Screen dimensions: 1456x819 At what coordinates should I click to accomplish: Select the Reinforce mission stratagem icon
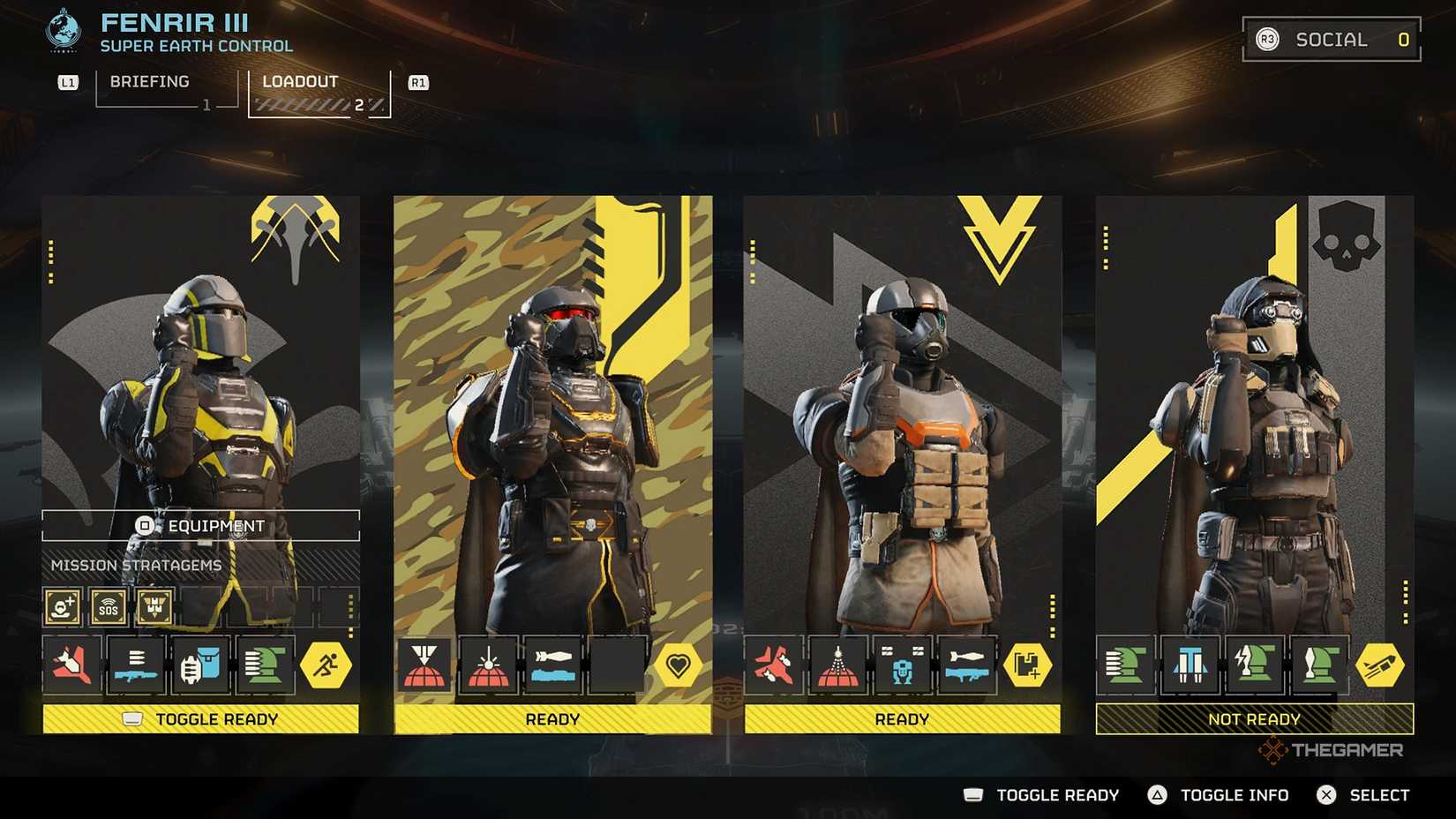[x=62, y=607]
